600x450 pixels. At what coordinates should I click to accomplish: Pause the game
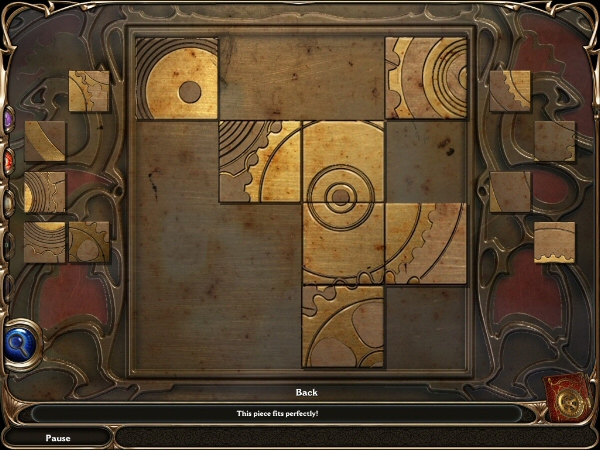point(58,438)
